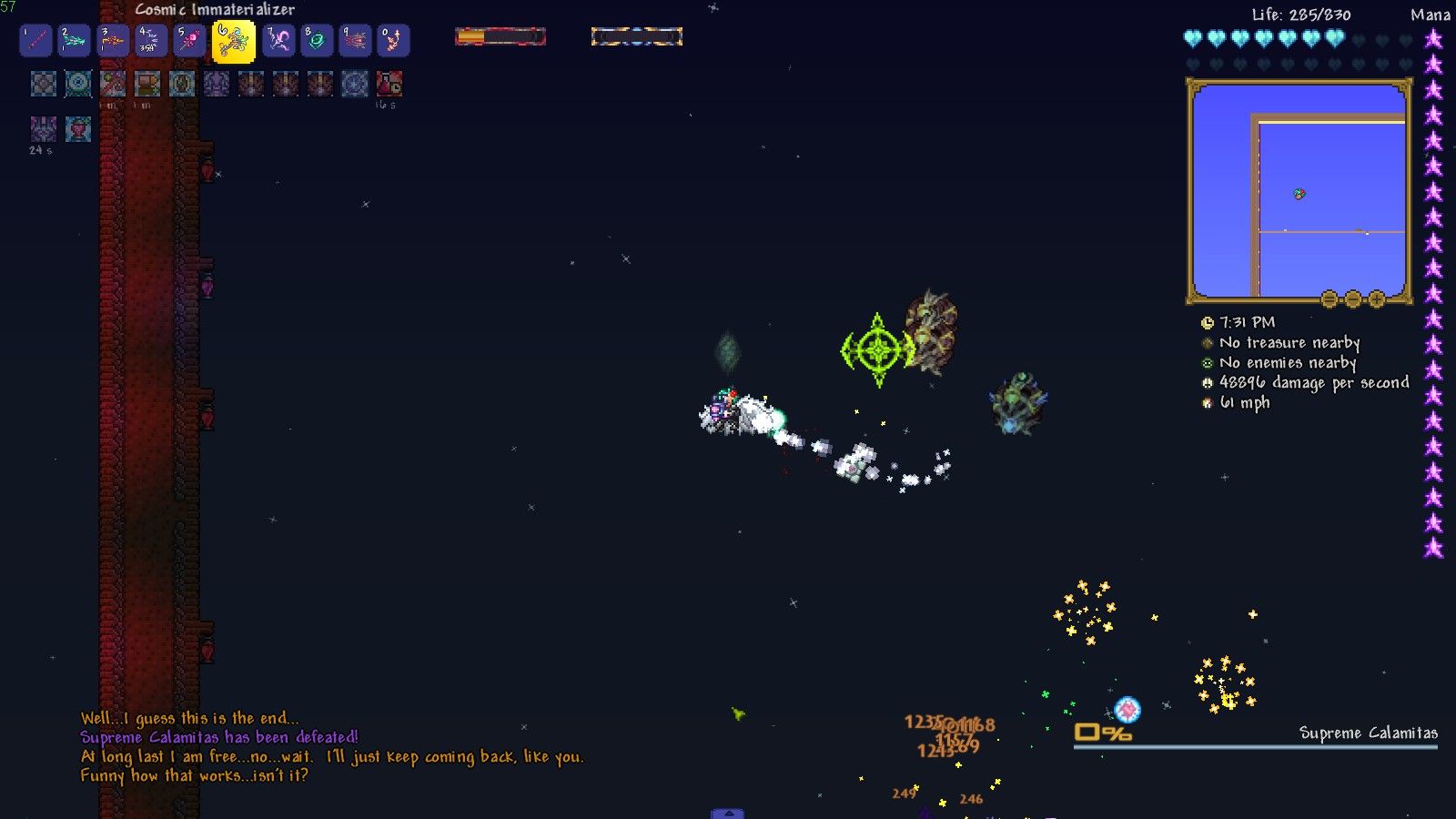Zoom in on the minimap with the plus button

(x=1379, y=298)
